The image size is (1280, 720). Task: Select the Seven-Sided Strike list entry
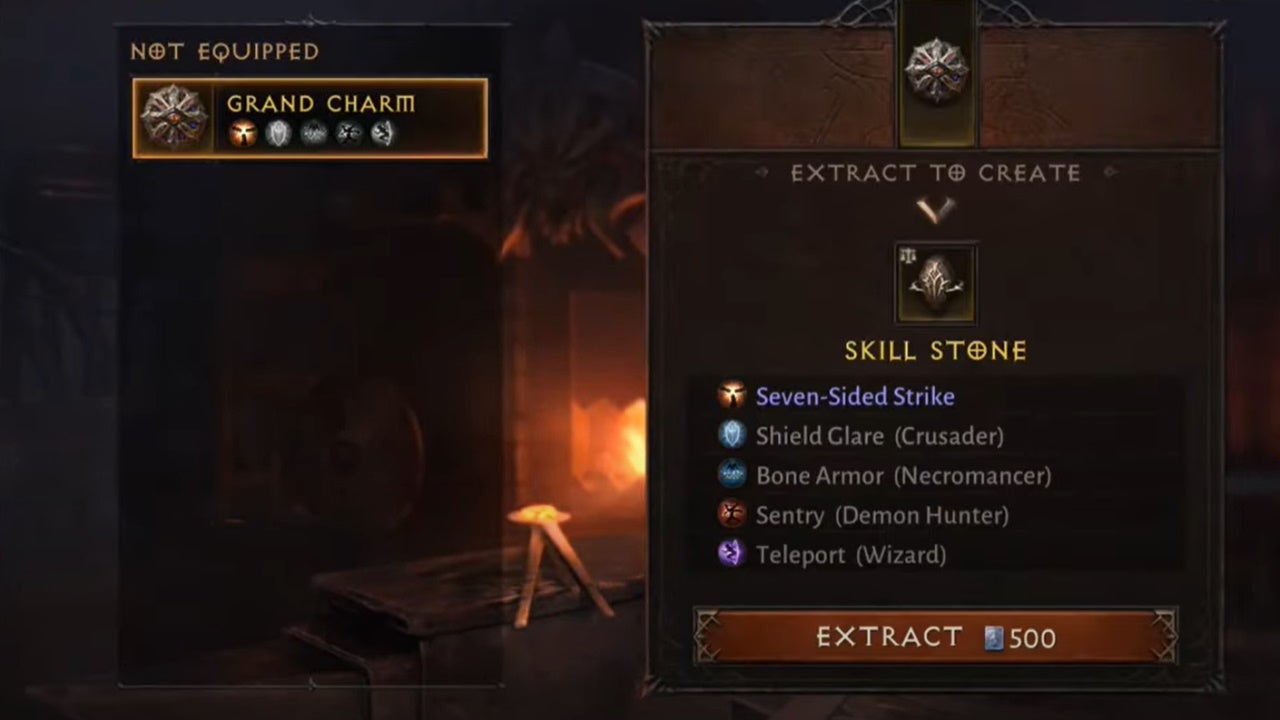pyautogui.click(x=856, y=396)
